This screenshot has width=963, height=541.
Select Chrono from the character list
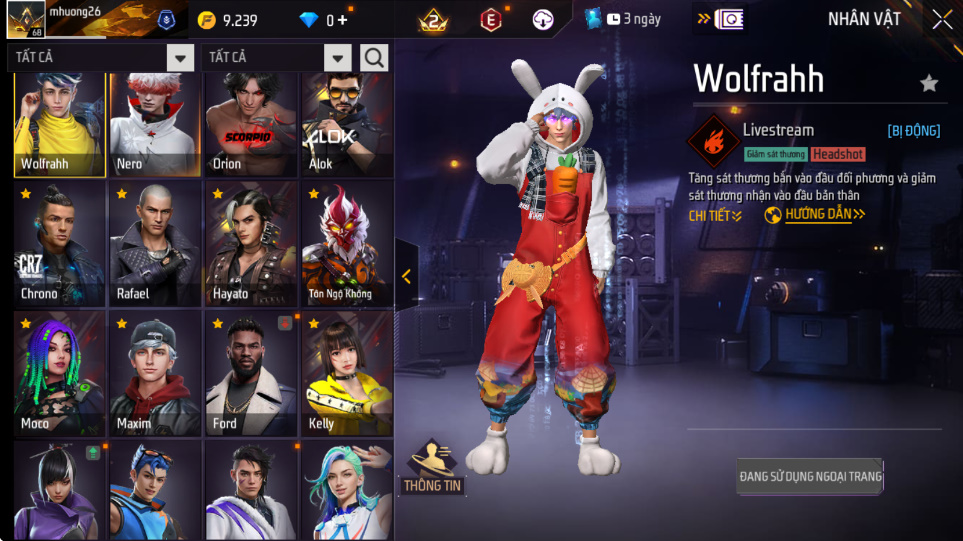[59, 243]
